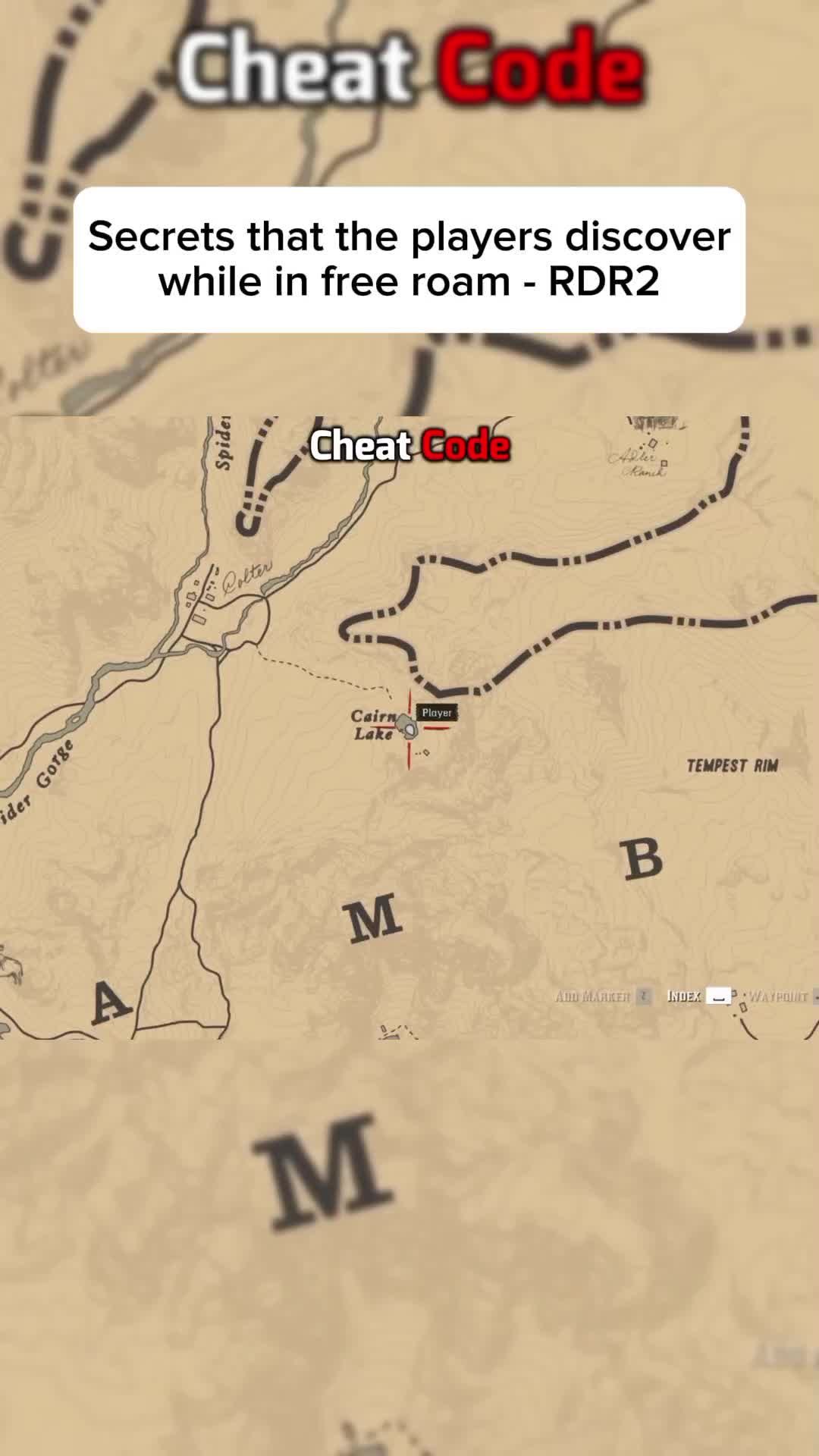Click the Cairn Lake map label
Screen dimensions: 819x1456
[374, 725]
